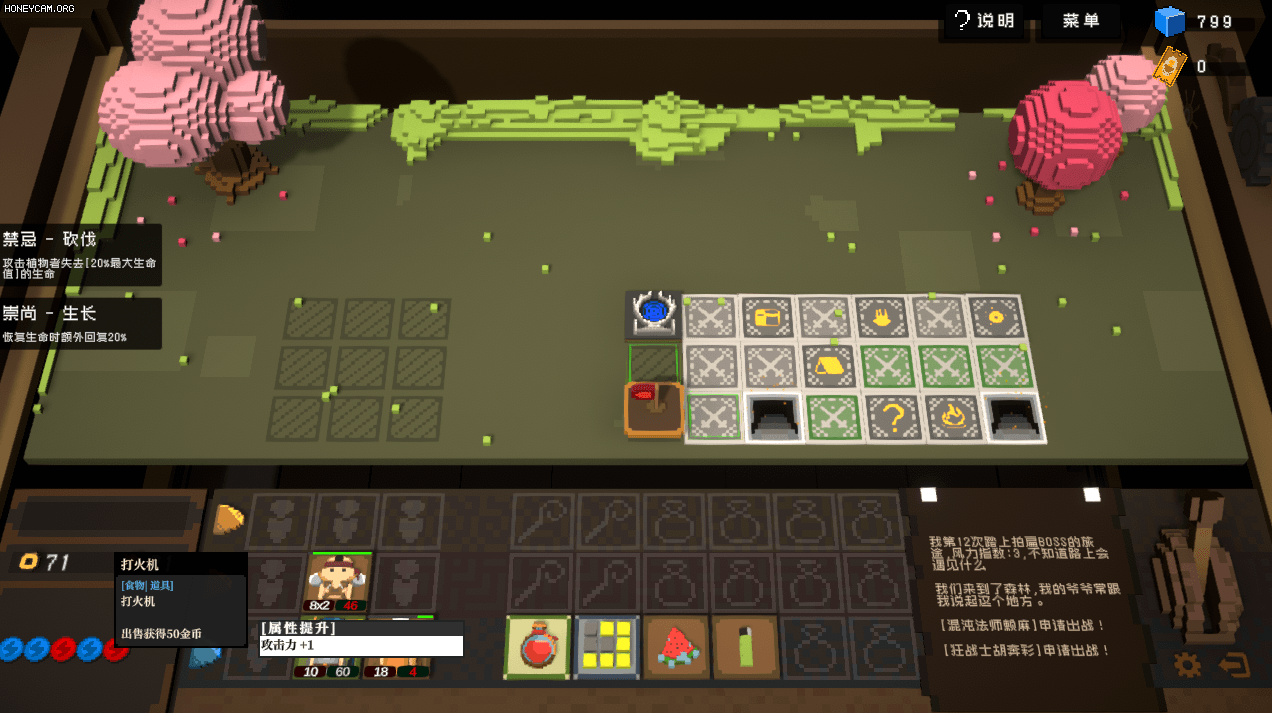
Task: Select the yellow grid block item
Action: coord(607,646)
